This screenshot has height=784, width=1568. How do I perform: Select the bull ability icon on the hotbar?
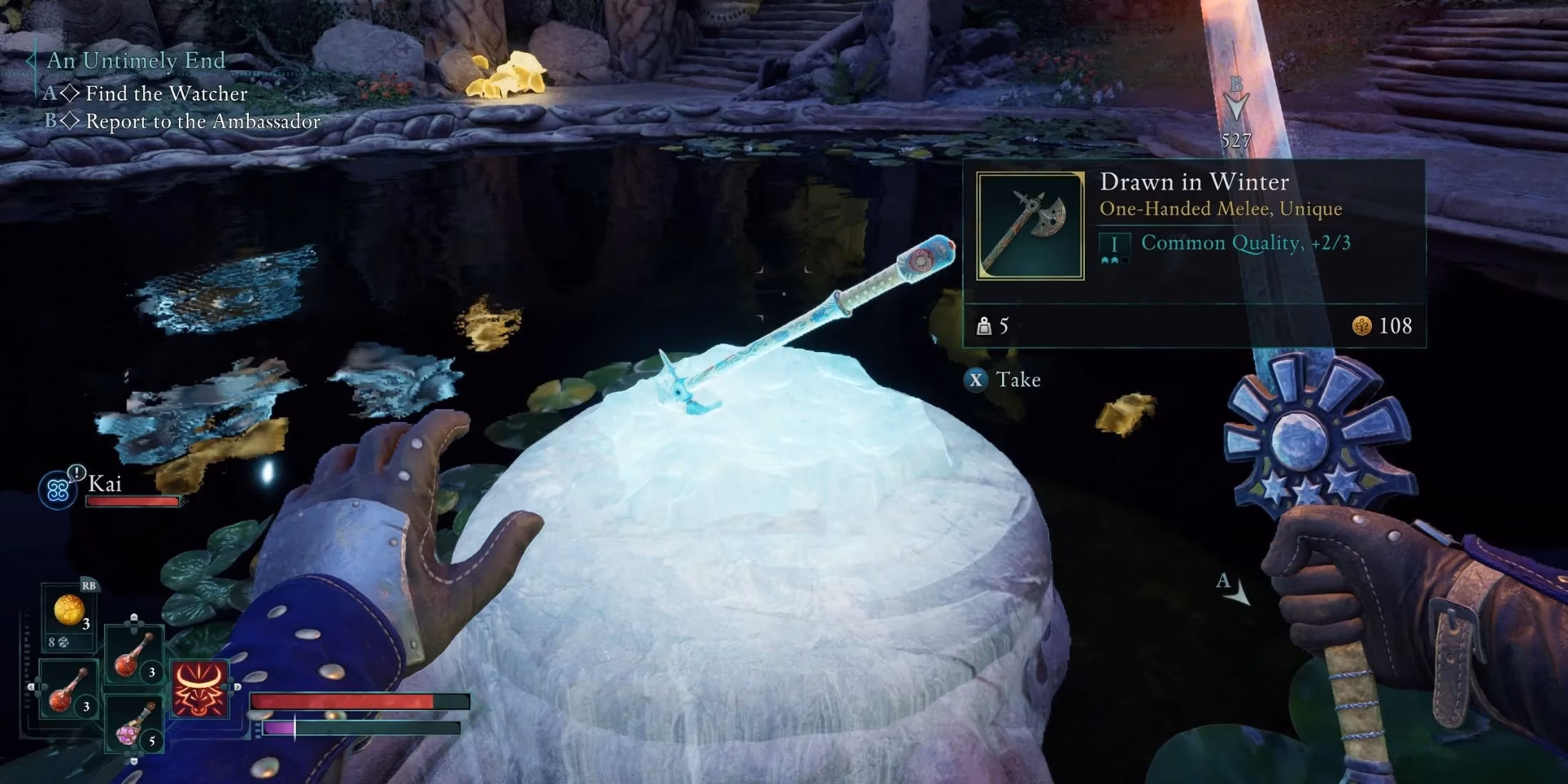[200, 688]
